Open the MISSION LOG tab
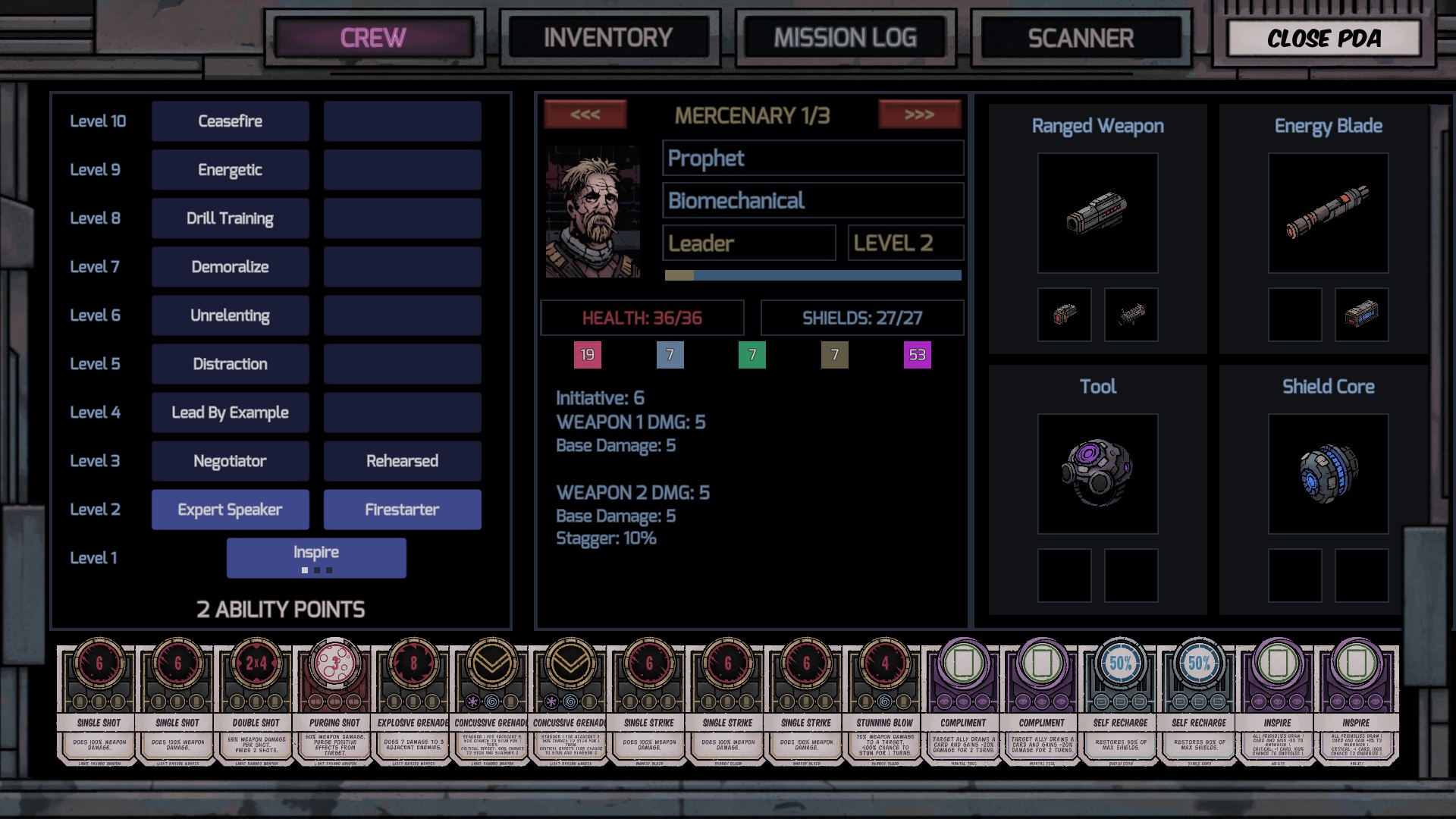Image resolution: width=1456 pixels, height=819 pixels. [845, 36]
